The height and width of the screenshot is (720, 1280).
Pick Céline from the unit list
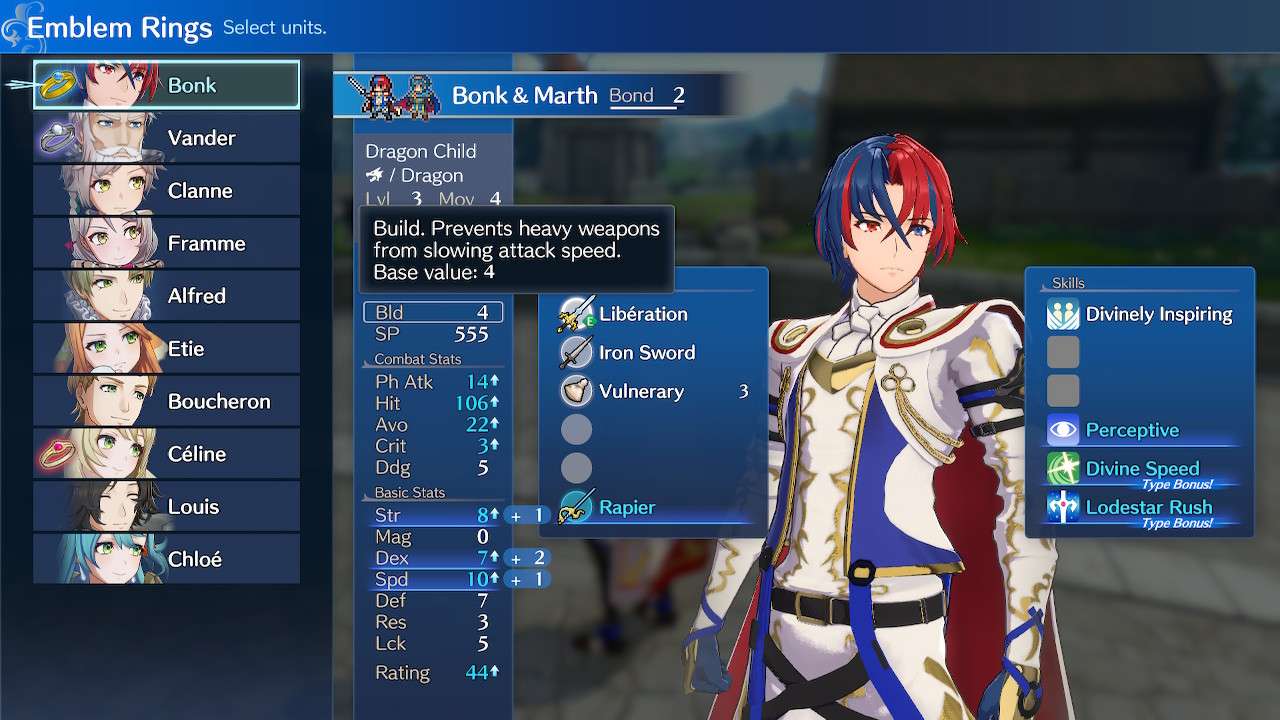click(167, 454)
